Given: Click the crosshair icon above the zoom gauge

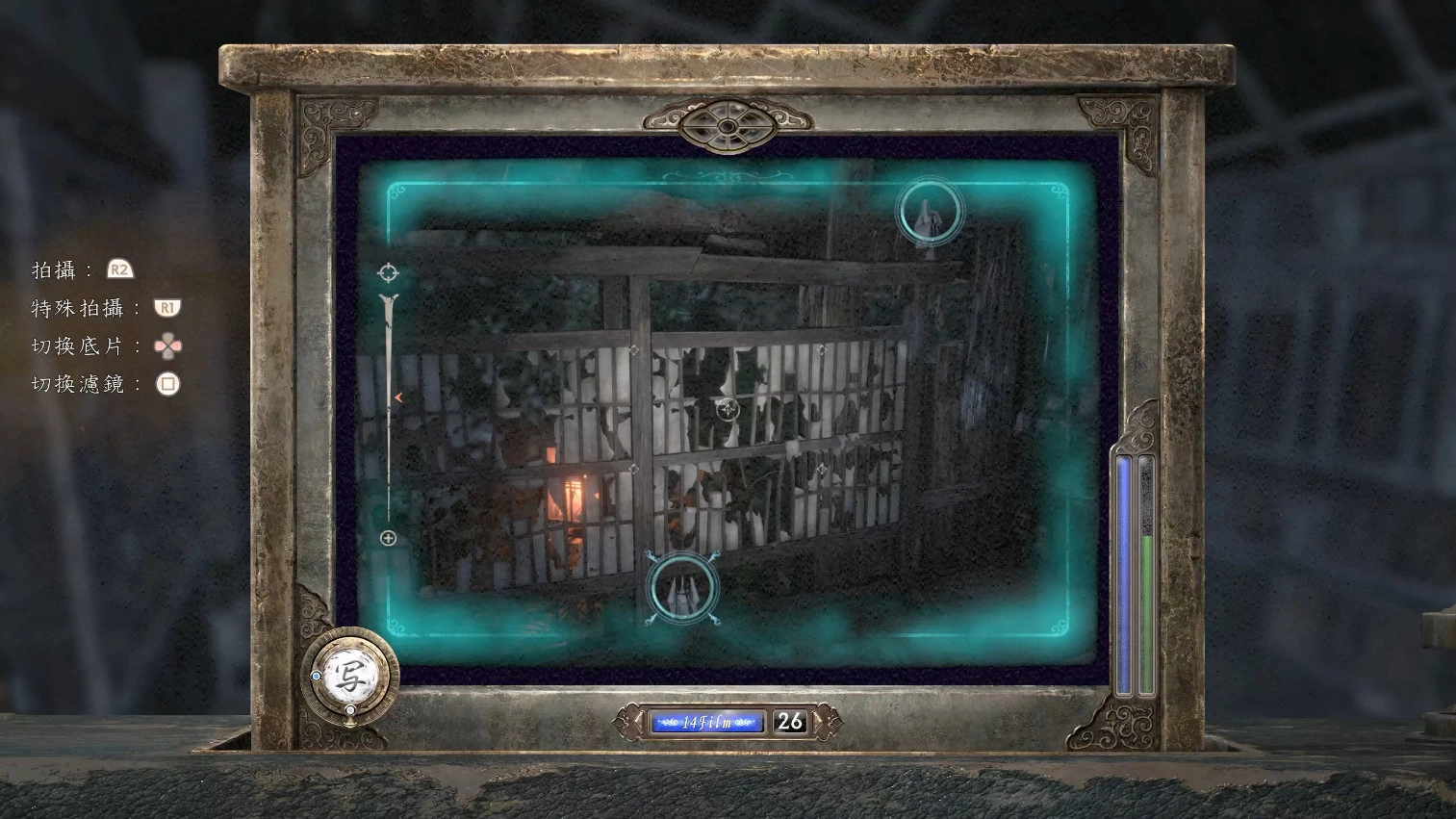Looking at the screenshot, I should (x=388, y=272).
